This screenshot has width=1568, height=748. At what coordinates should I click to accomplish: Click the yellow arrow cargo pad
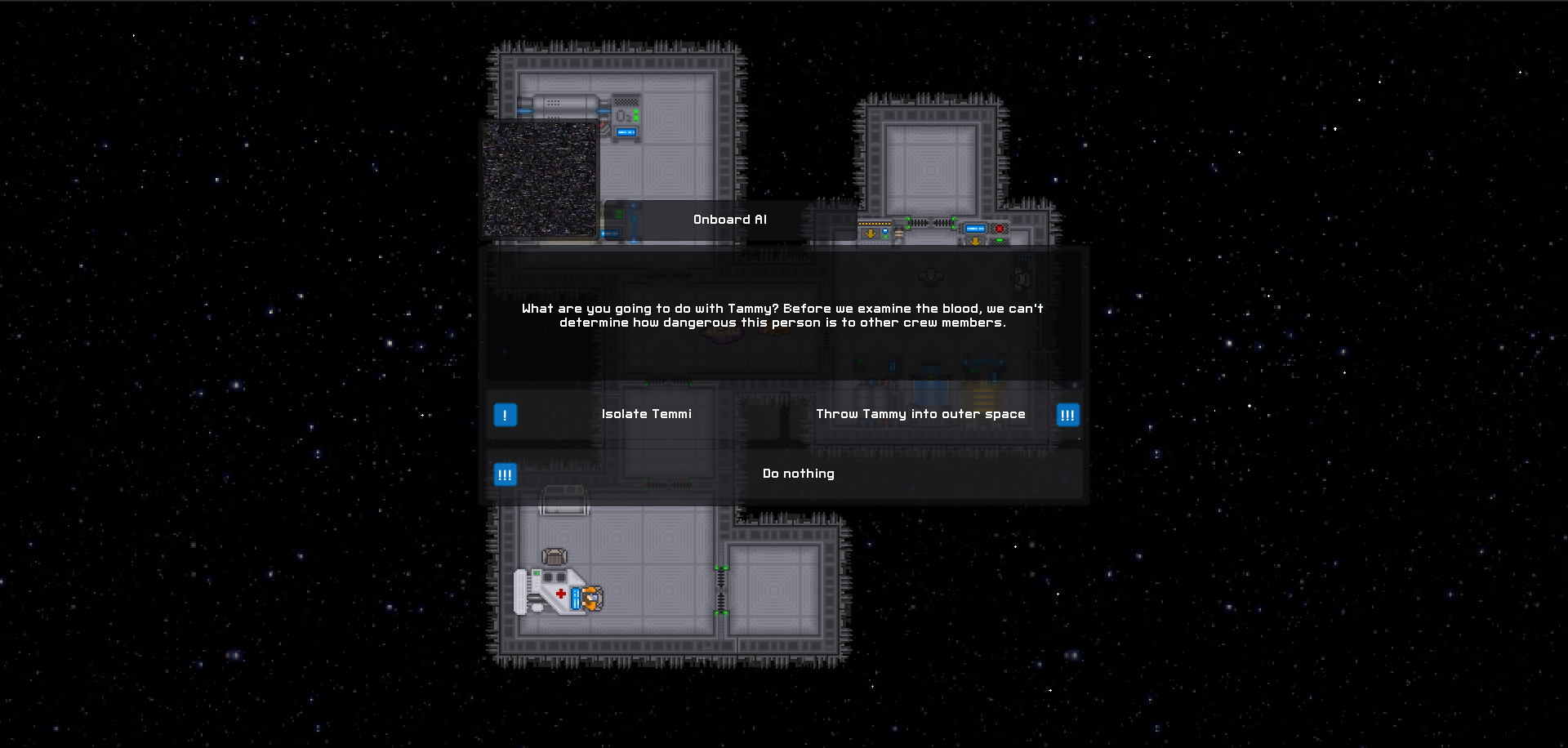click(871, 234)
